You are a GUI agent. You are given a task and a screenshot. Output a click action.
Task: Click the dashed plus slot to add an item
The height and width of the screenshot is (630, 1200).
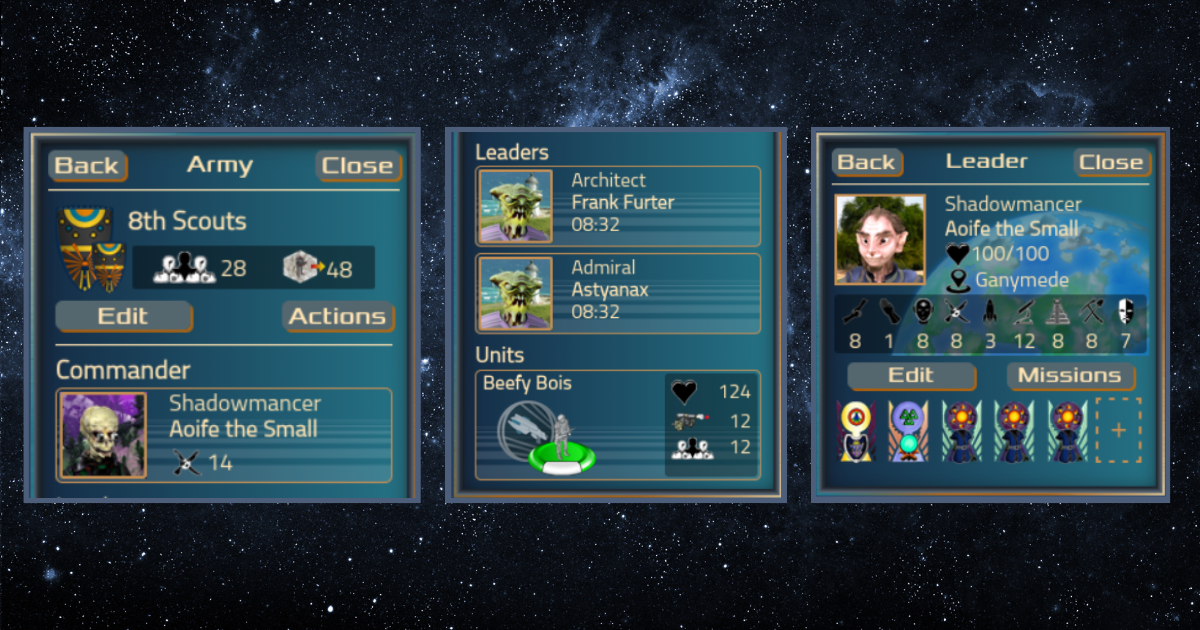tap(1118, 430)
